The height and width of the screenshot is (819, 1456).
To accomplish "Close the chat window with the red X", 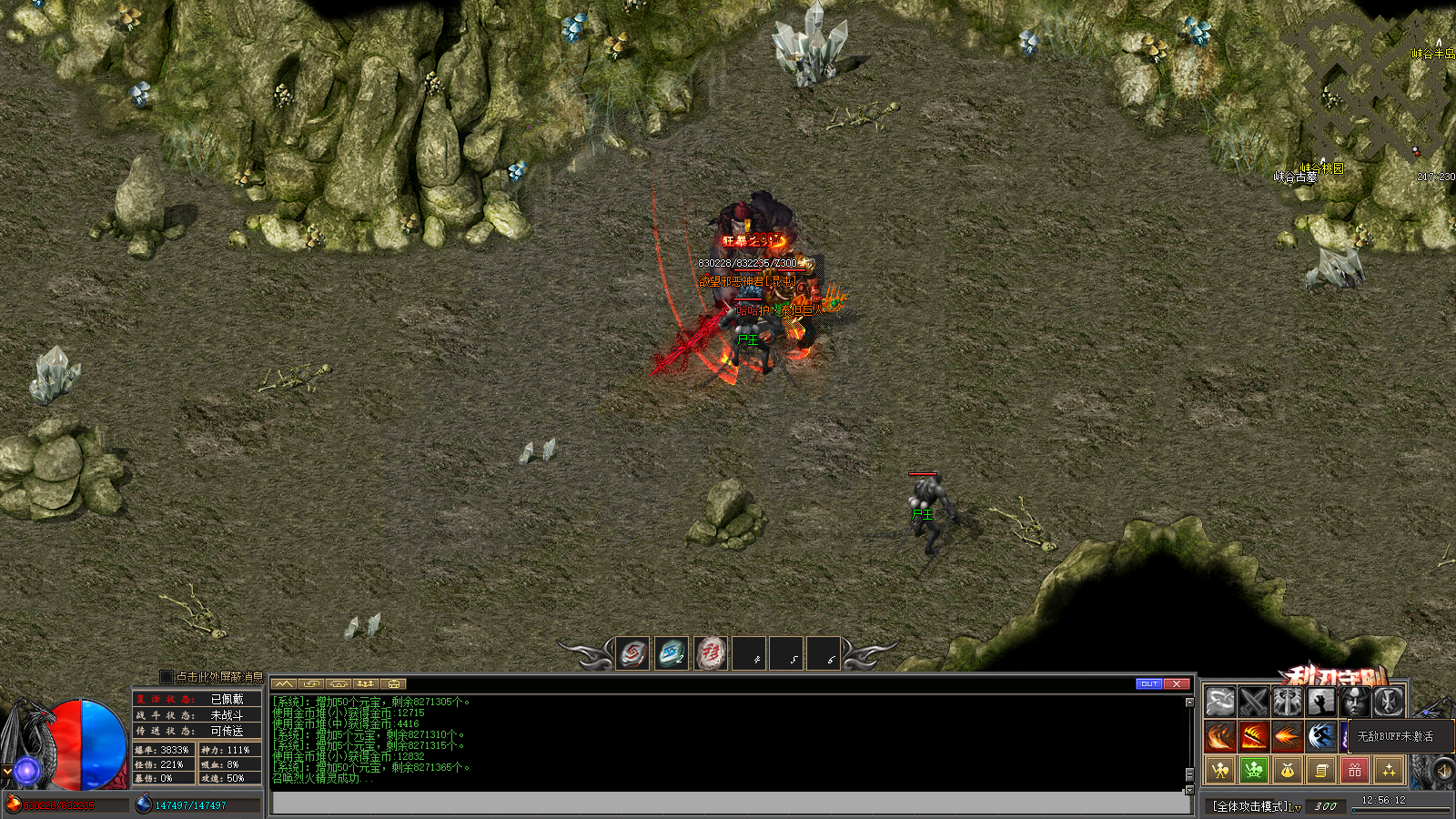I will tap(1177, 683).
